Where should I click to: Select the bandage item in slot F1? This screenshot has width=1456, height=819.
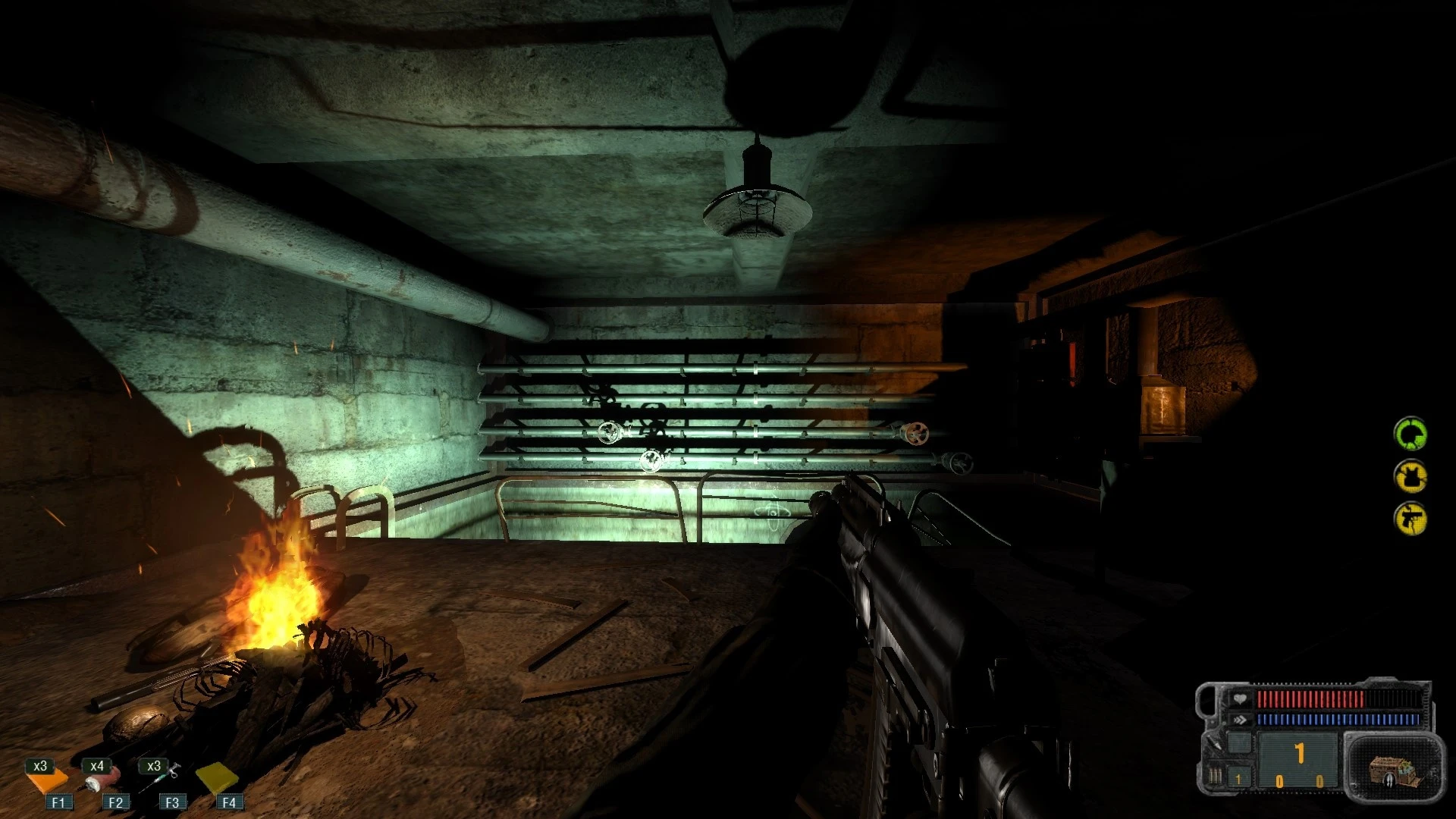pyautogui.click(x=47, y=781)
